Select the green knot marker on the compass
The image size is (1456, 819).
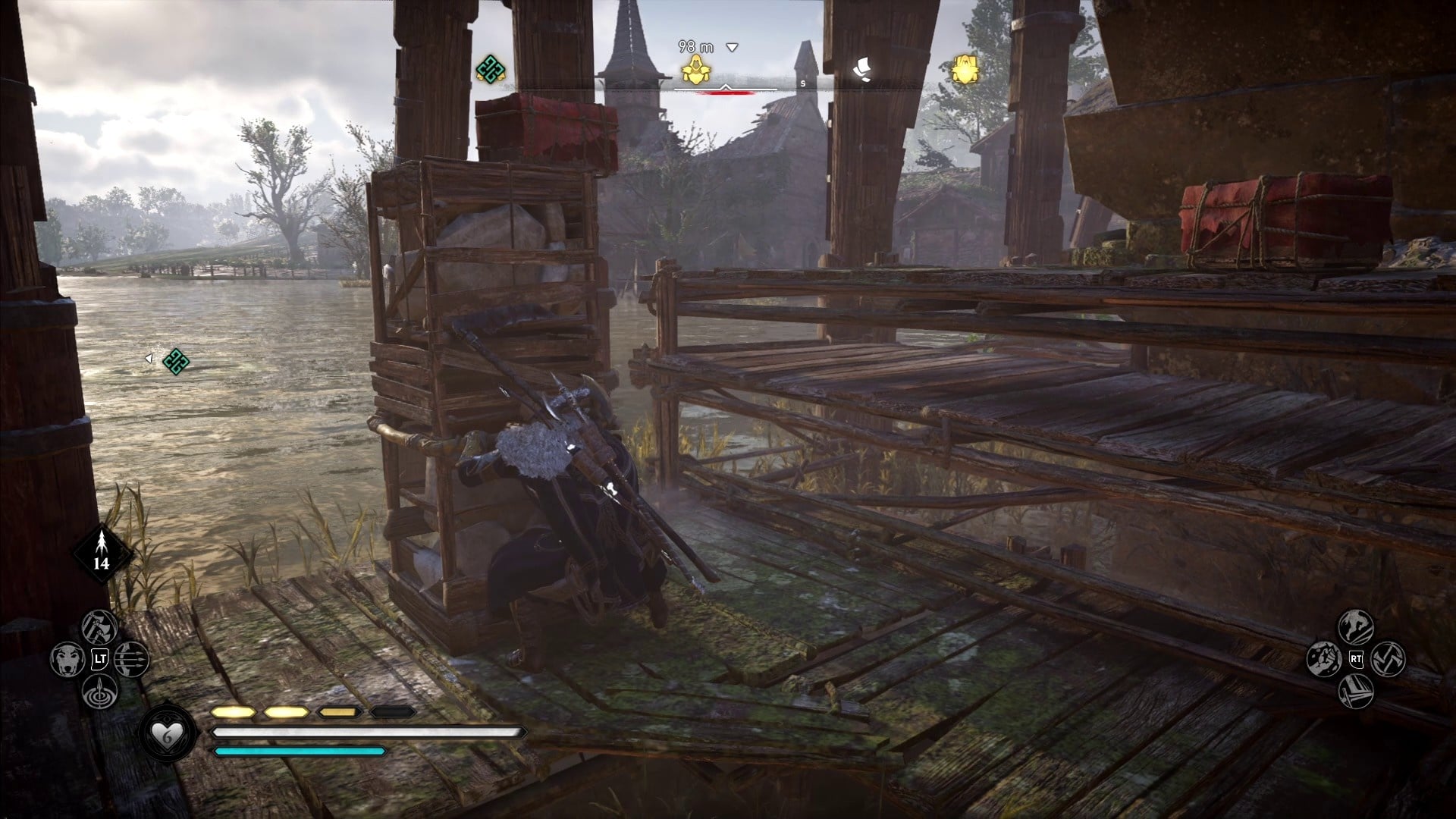click(x=491, y=70)
